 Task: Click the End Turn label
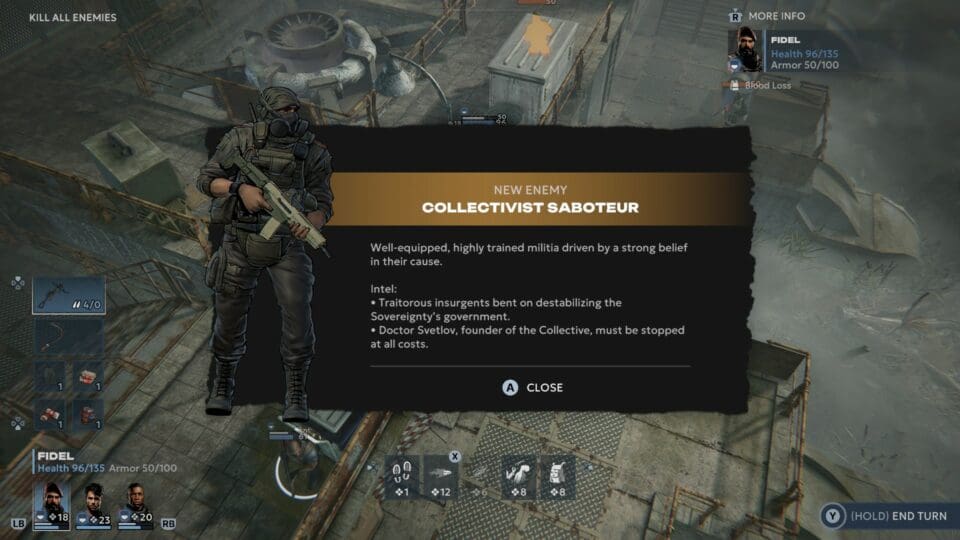(x=899, y=516)
